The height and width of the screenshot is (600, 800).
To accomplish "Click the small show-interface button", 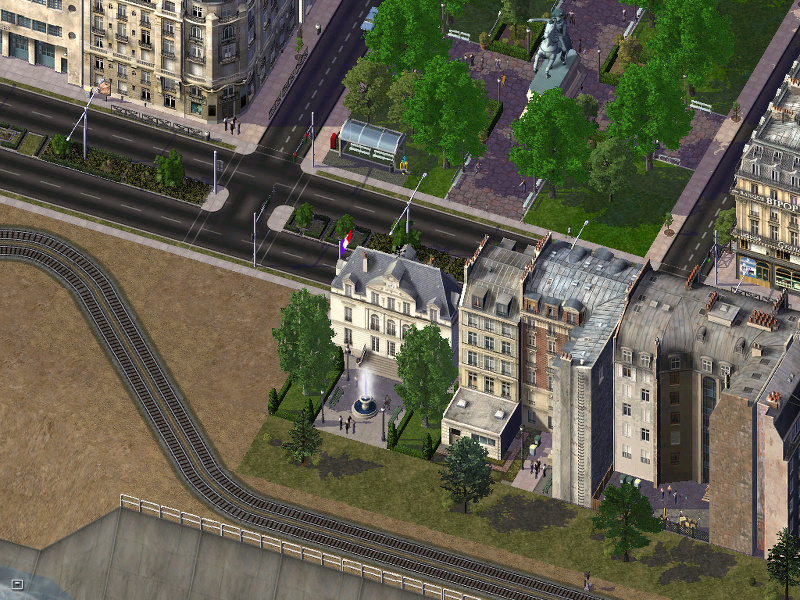I will [17, 583].
